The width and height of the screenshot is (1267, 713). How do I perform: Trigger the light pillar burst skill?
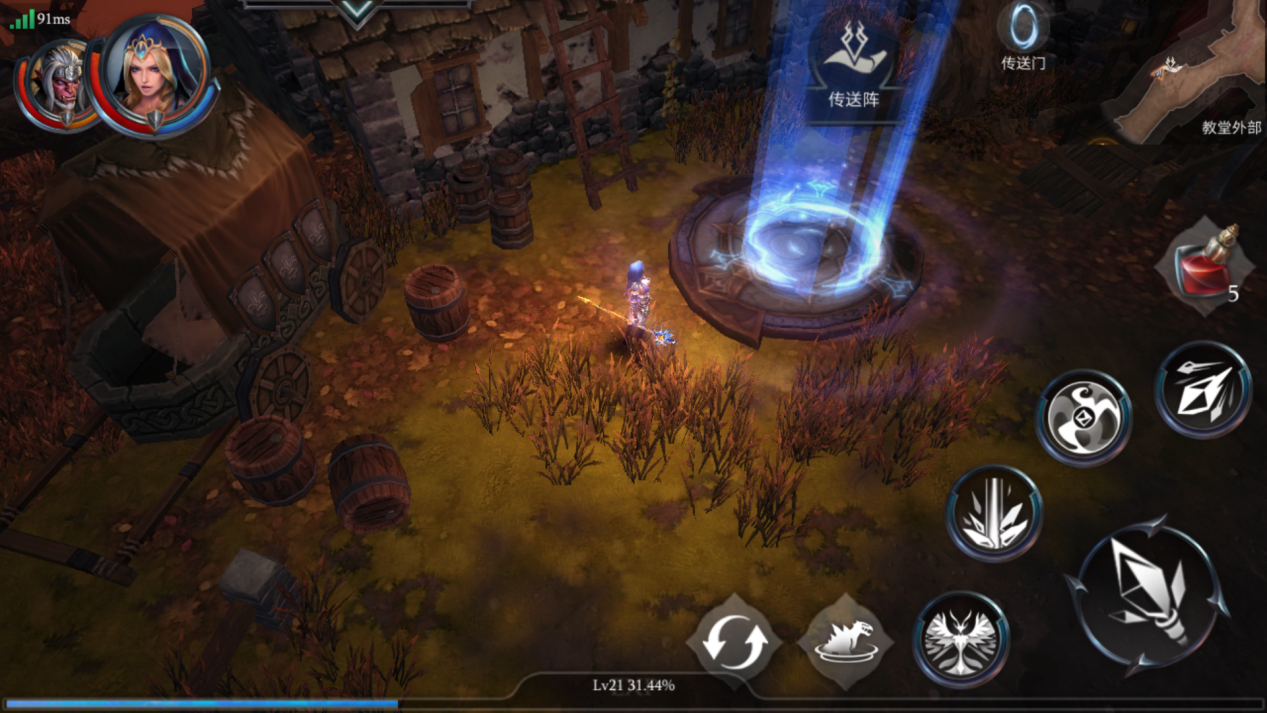tap(994, 512)
